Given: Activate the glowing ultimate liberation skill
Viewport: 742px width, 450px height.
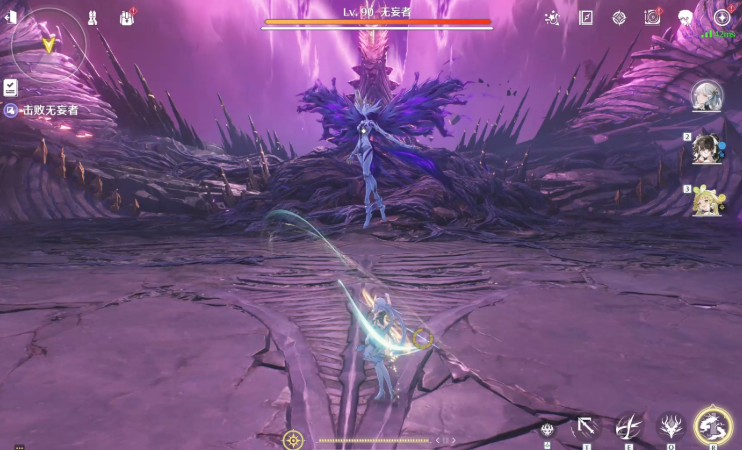Looking at the screenshot, I should click(713, 427).
